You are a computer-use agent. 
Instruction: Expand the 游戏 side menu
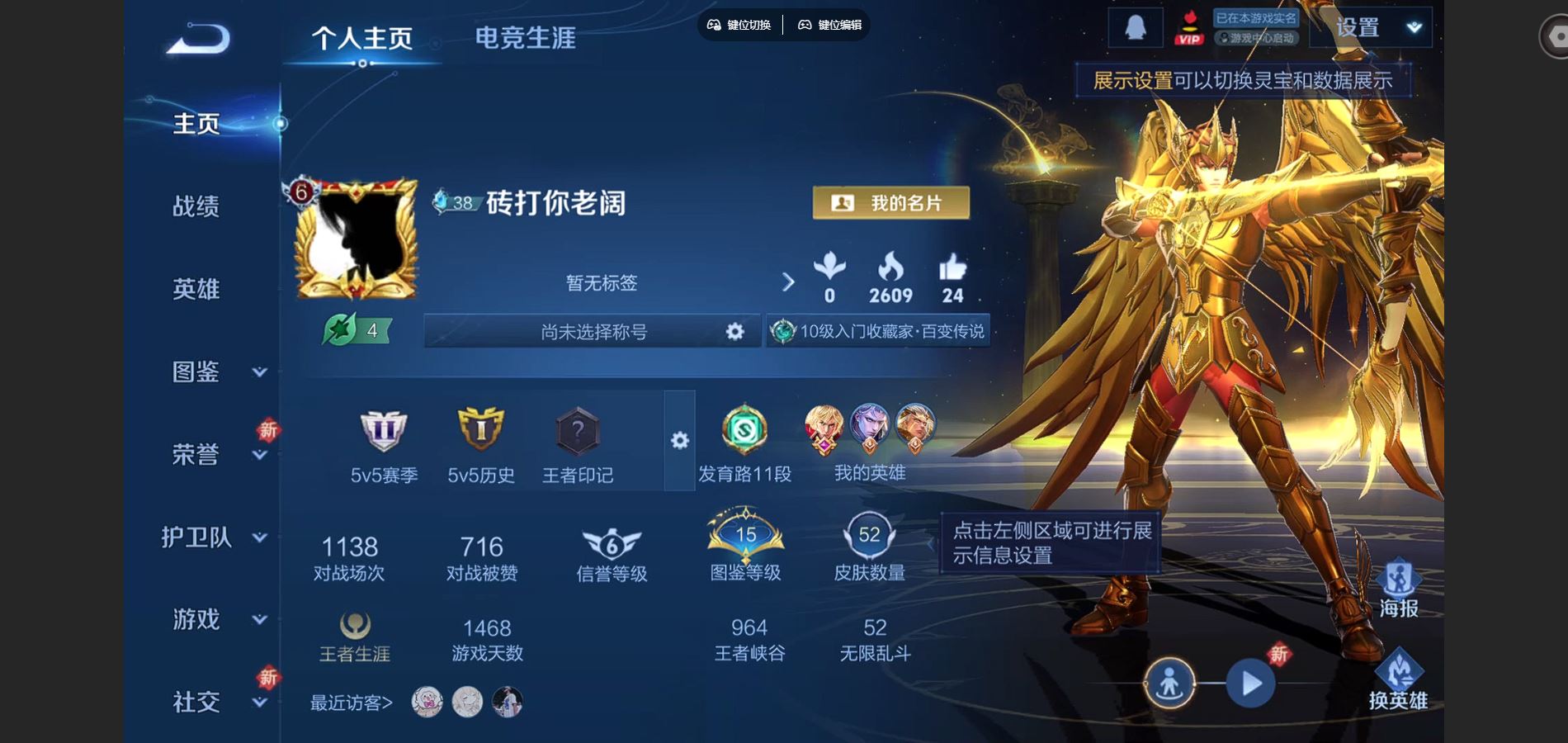point(215,619)
